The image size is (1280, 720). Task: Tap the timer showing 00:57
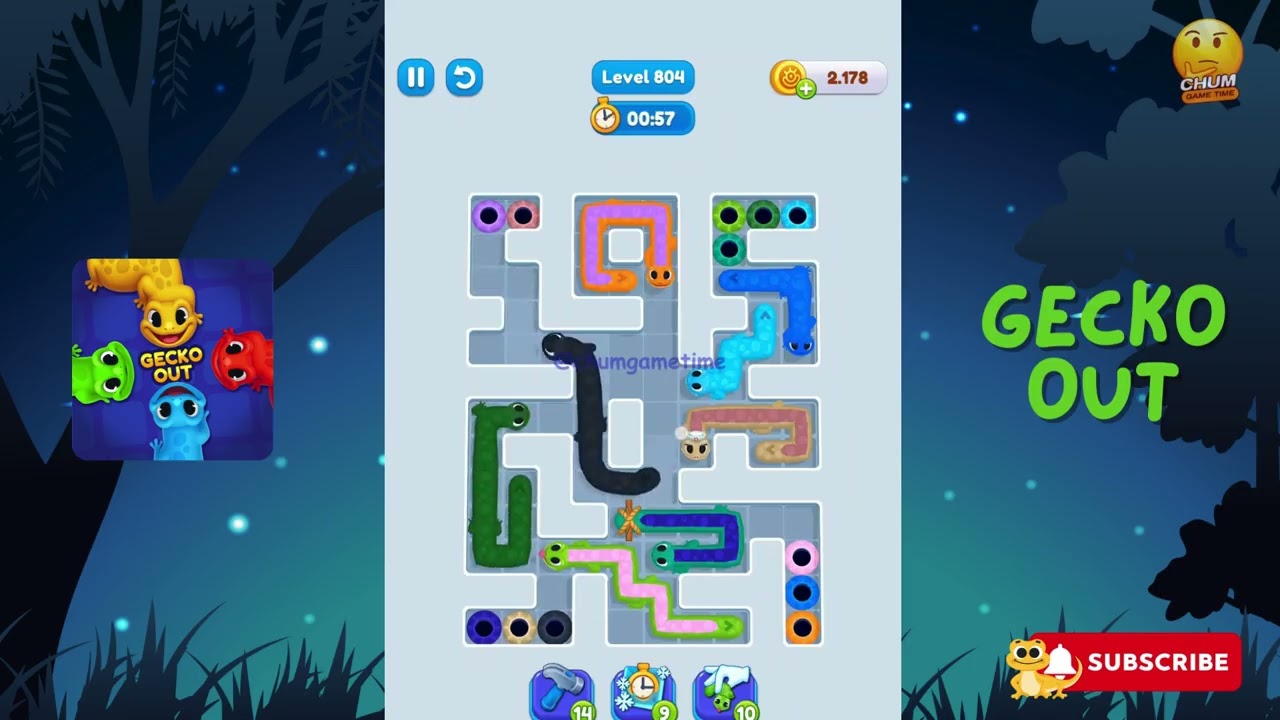click(642, 118)
